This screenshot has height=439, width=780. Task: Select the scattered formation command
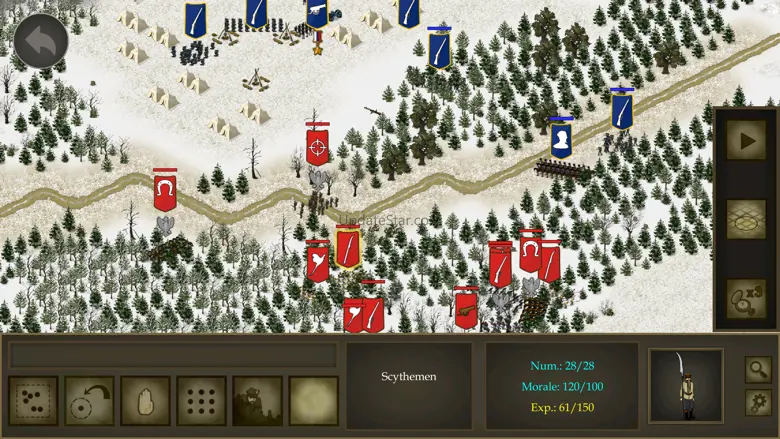click(x=33, y=400)
